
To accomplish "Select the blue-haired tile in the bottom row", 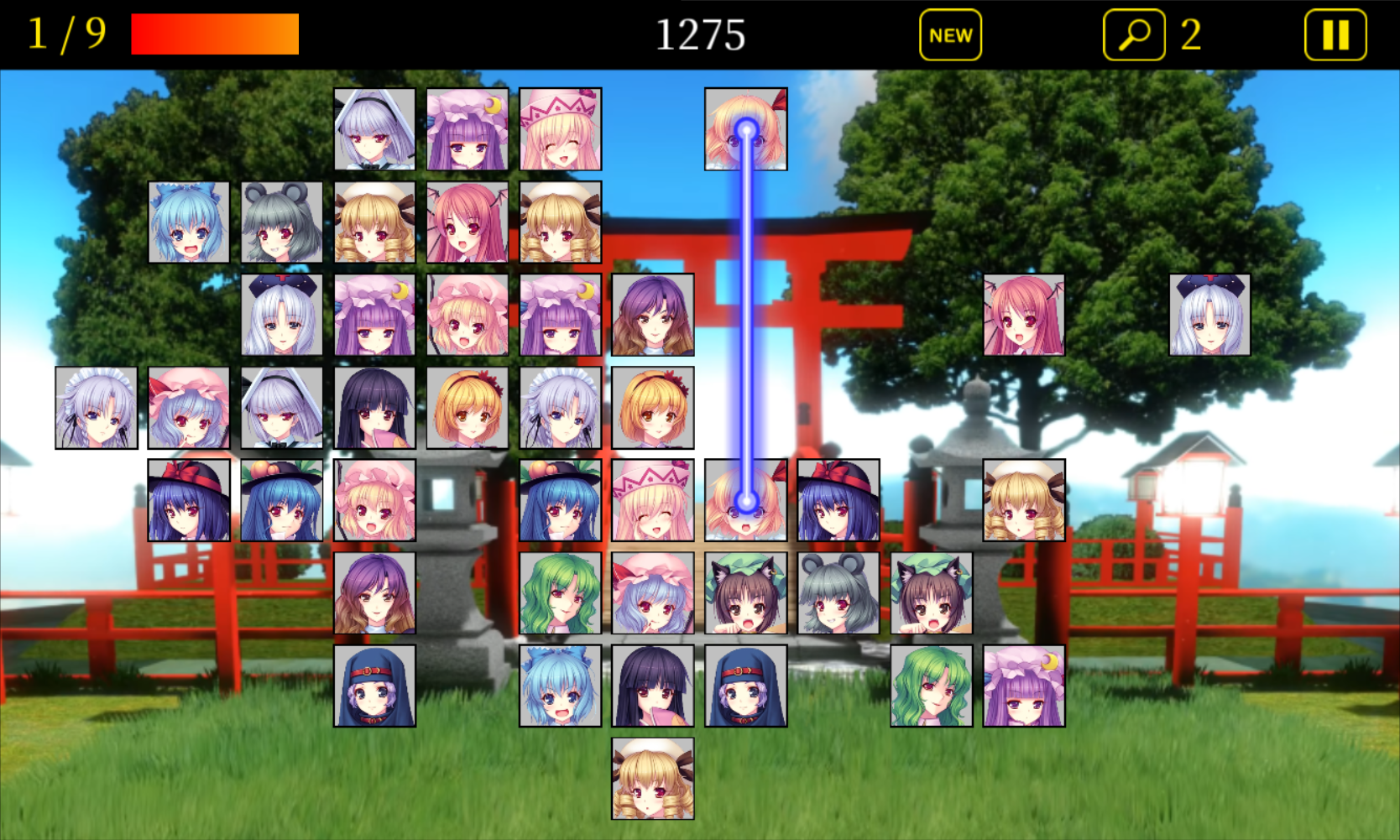I will [559, 686].
